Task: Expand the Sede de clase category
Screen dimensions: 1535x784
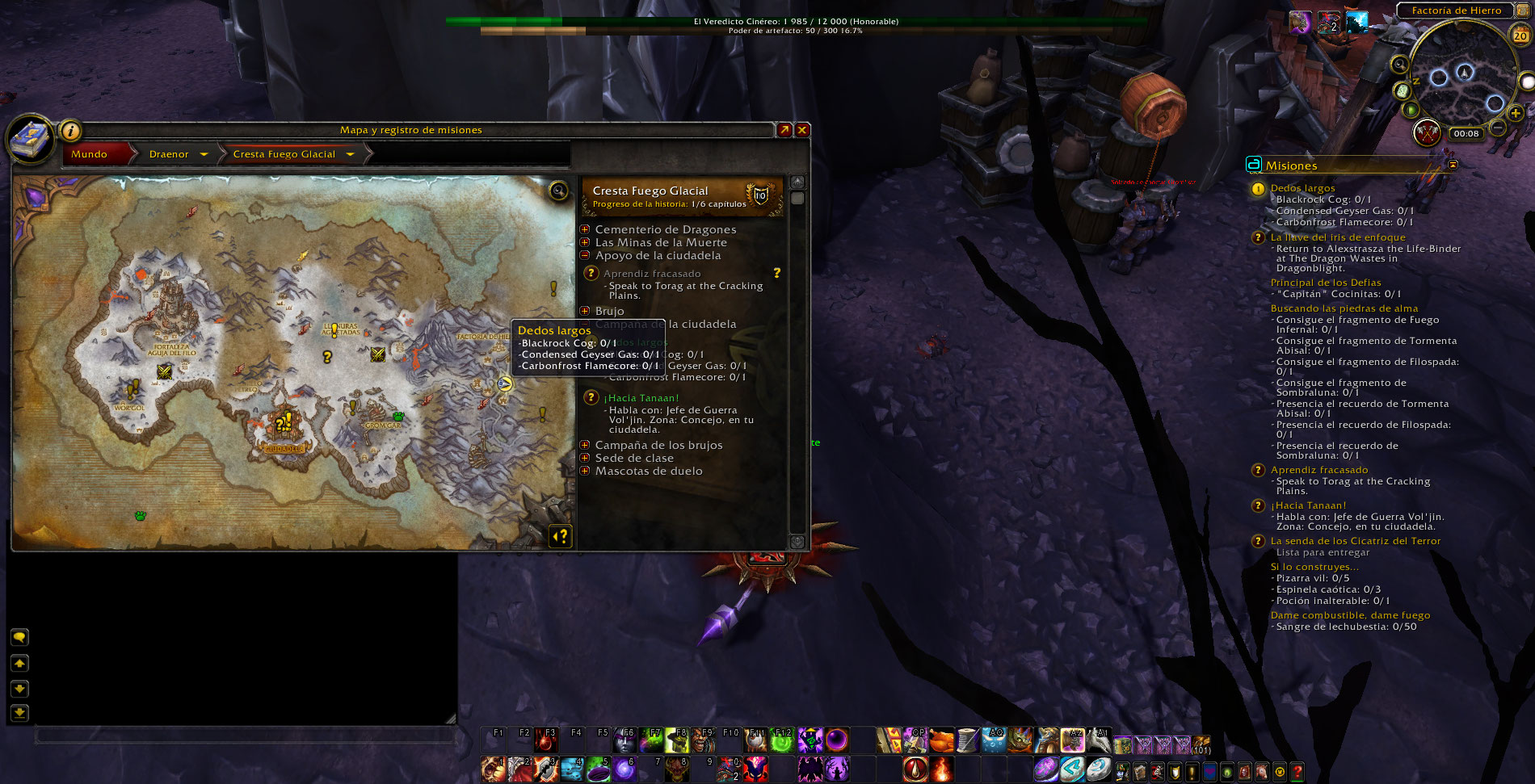Action: pos(585,458)
